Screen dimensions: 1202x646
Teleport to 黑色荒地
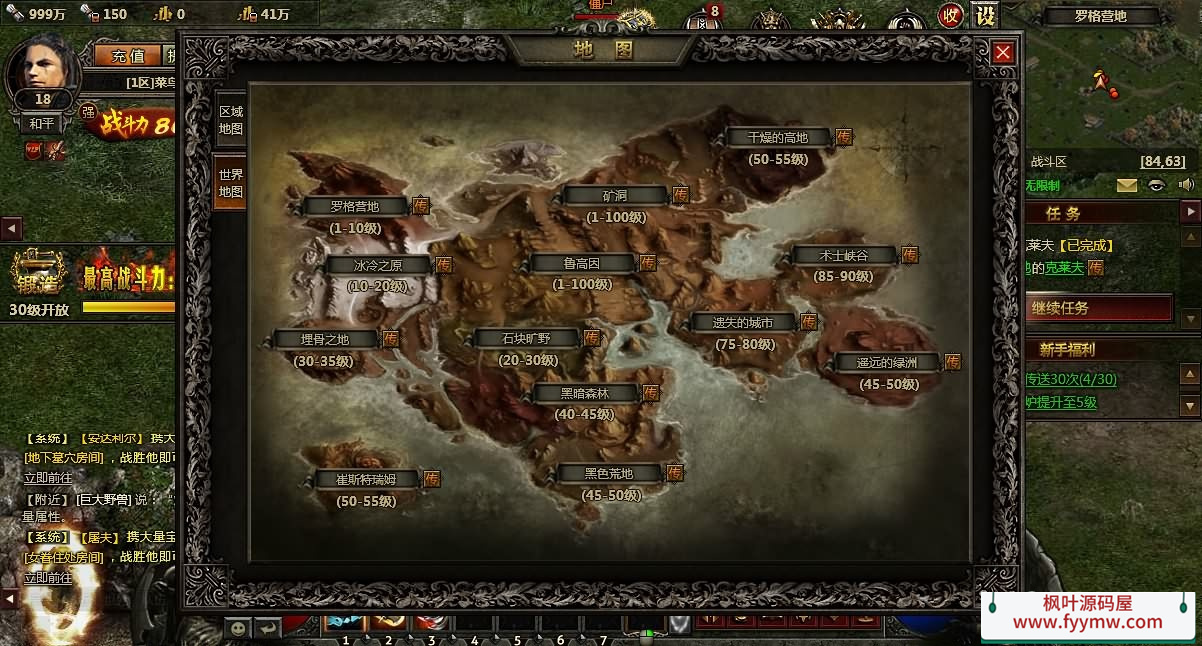pyautogui.click(x=675, y=473)
